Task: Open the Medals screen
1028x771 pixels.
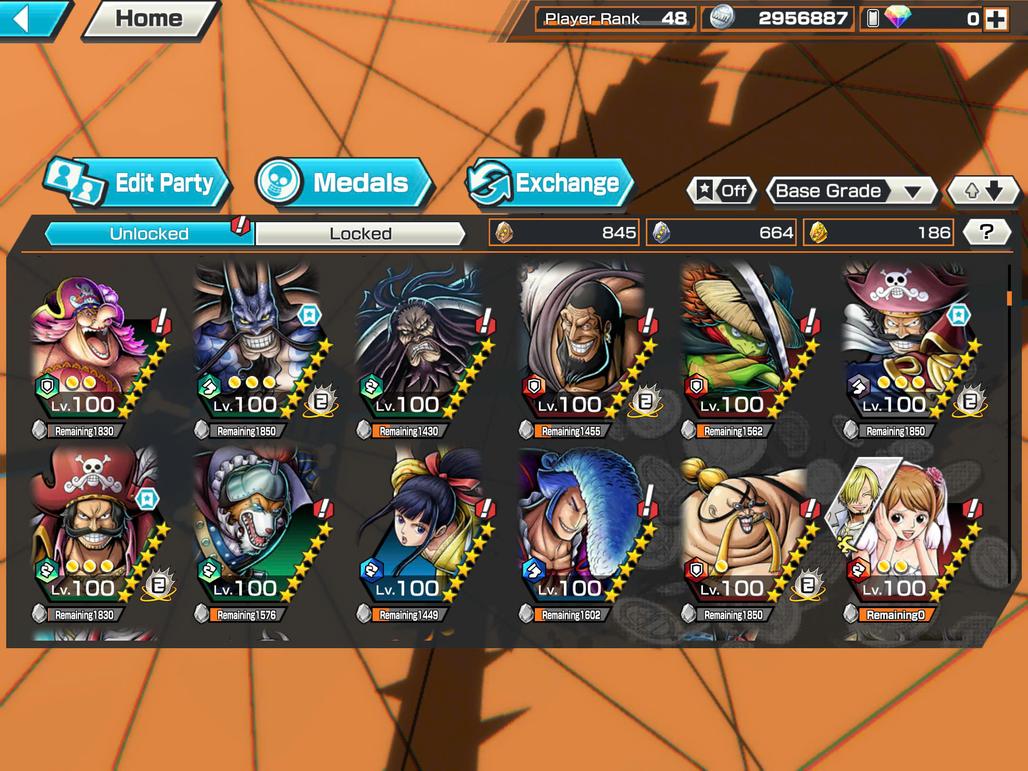Action: (345, 183)
